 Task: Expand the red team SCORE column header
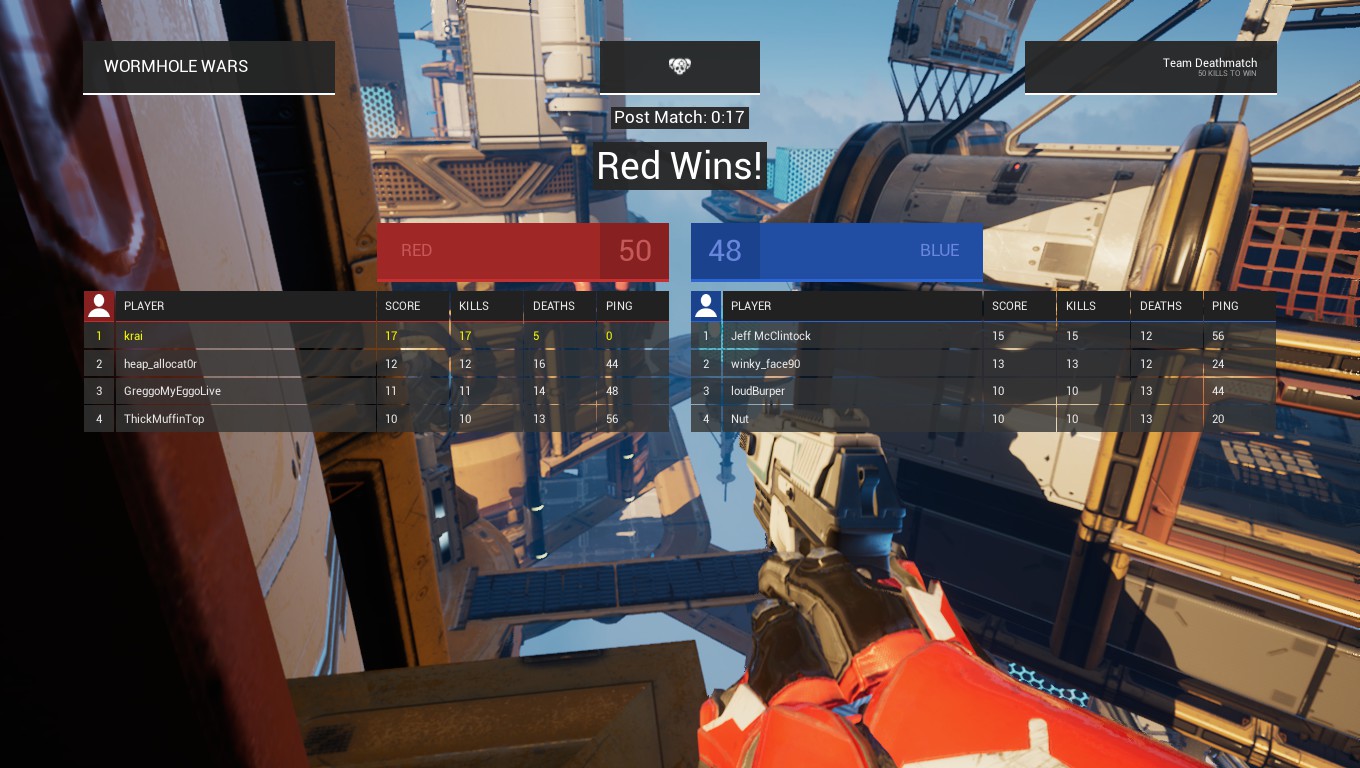coord(402,306)
